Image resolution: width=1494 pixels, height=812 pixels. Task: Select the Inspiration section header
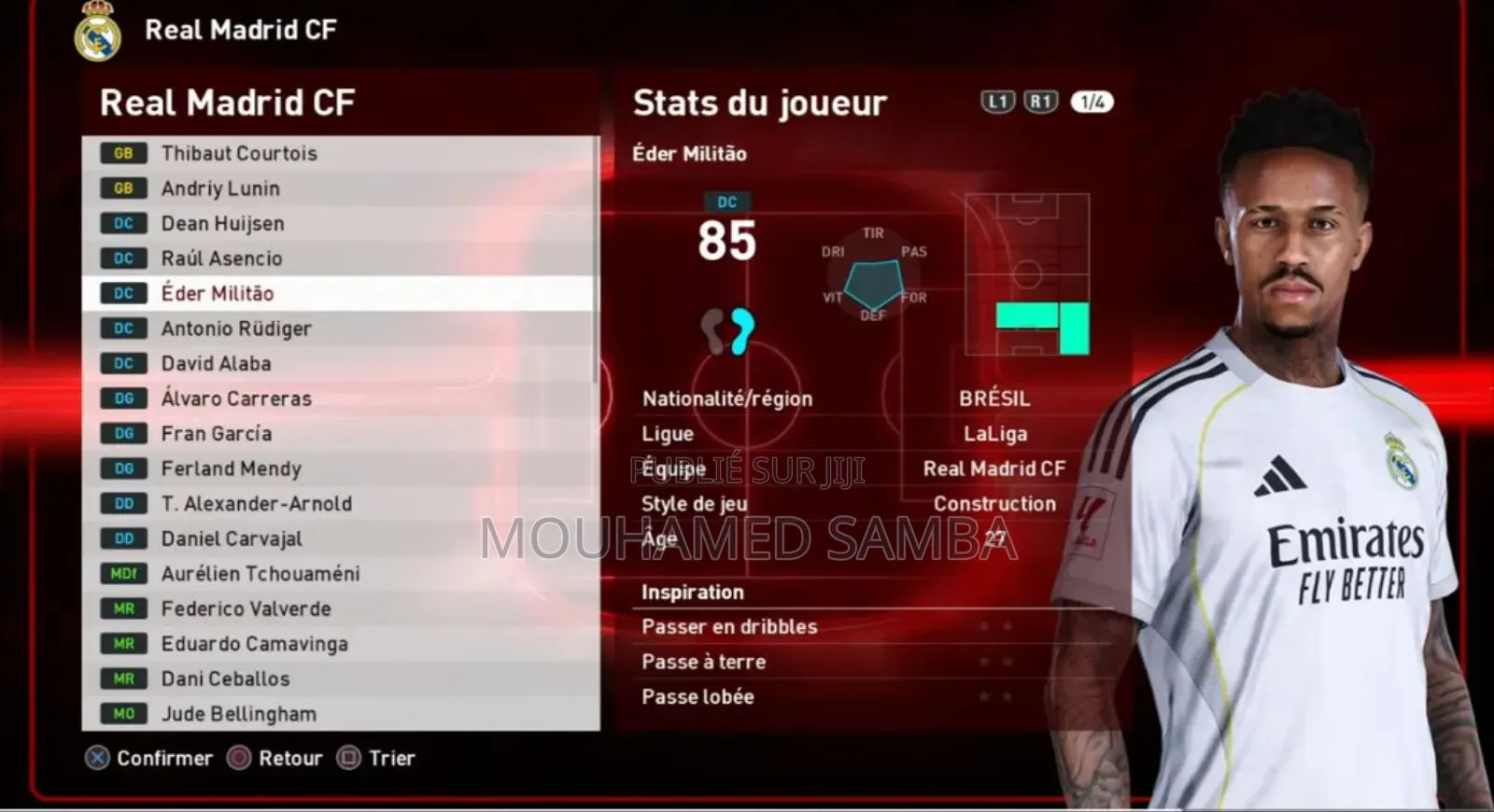tap(692, 591)
